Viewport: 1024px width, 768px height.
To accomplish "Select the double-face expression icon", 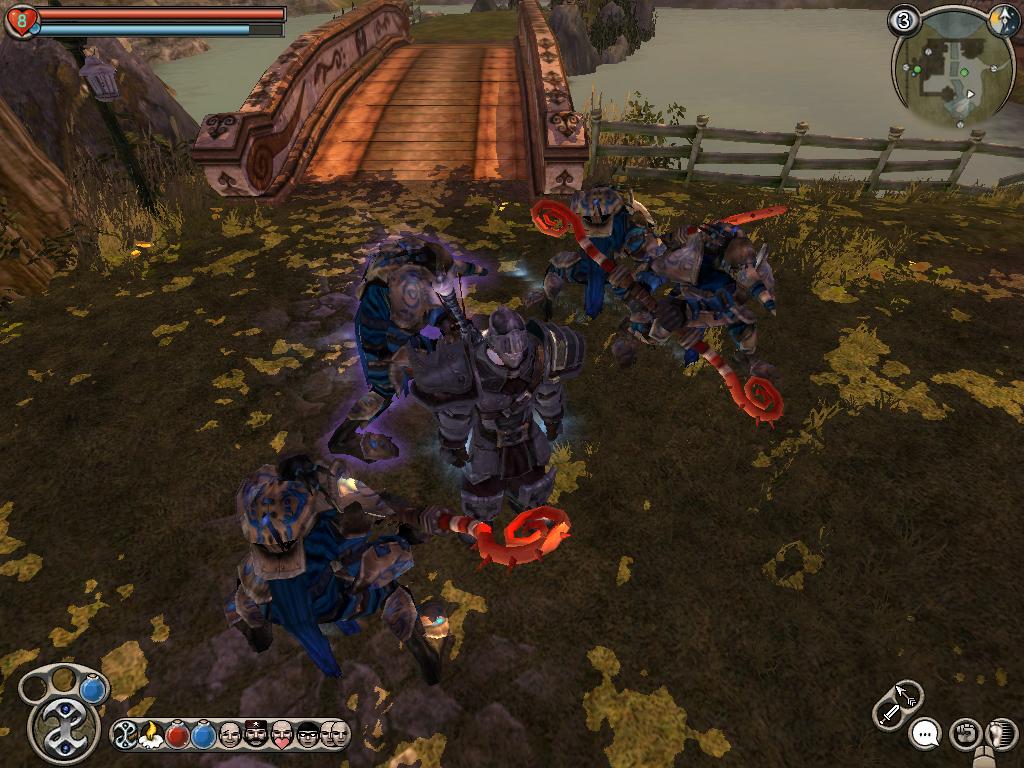I will tap(335, 736).
